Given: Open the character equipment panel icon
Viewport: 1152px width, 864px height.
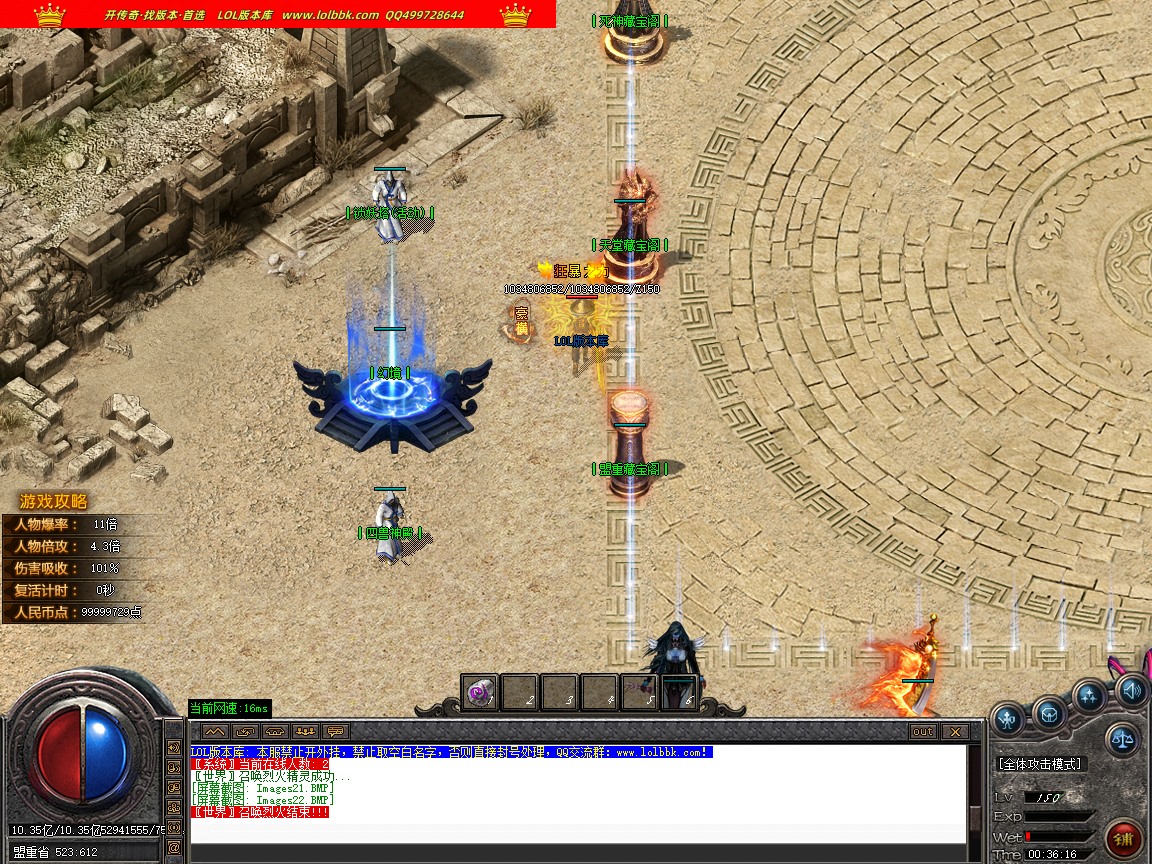Looking at the screenshot, I should coord(1008,716).
